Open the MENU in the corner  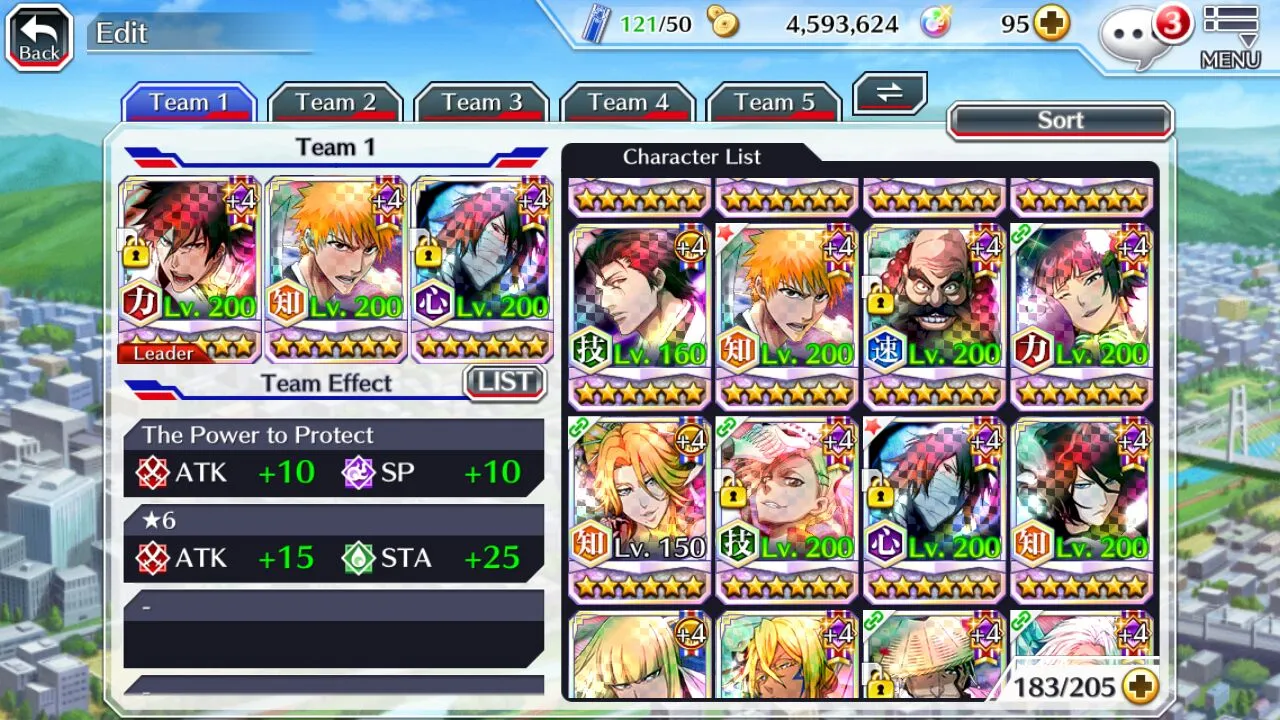[x=1230, y=38]
